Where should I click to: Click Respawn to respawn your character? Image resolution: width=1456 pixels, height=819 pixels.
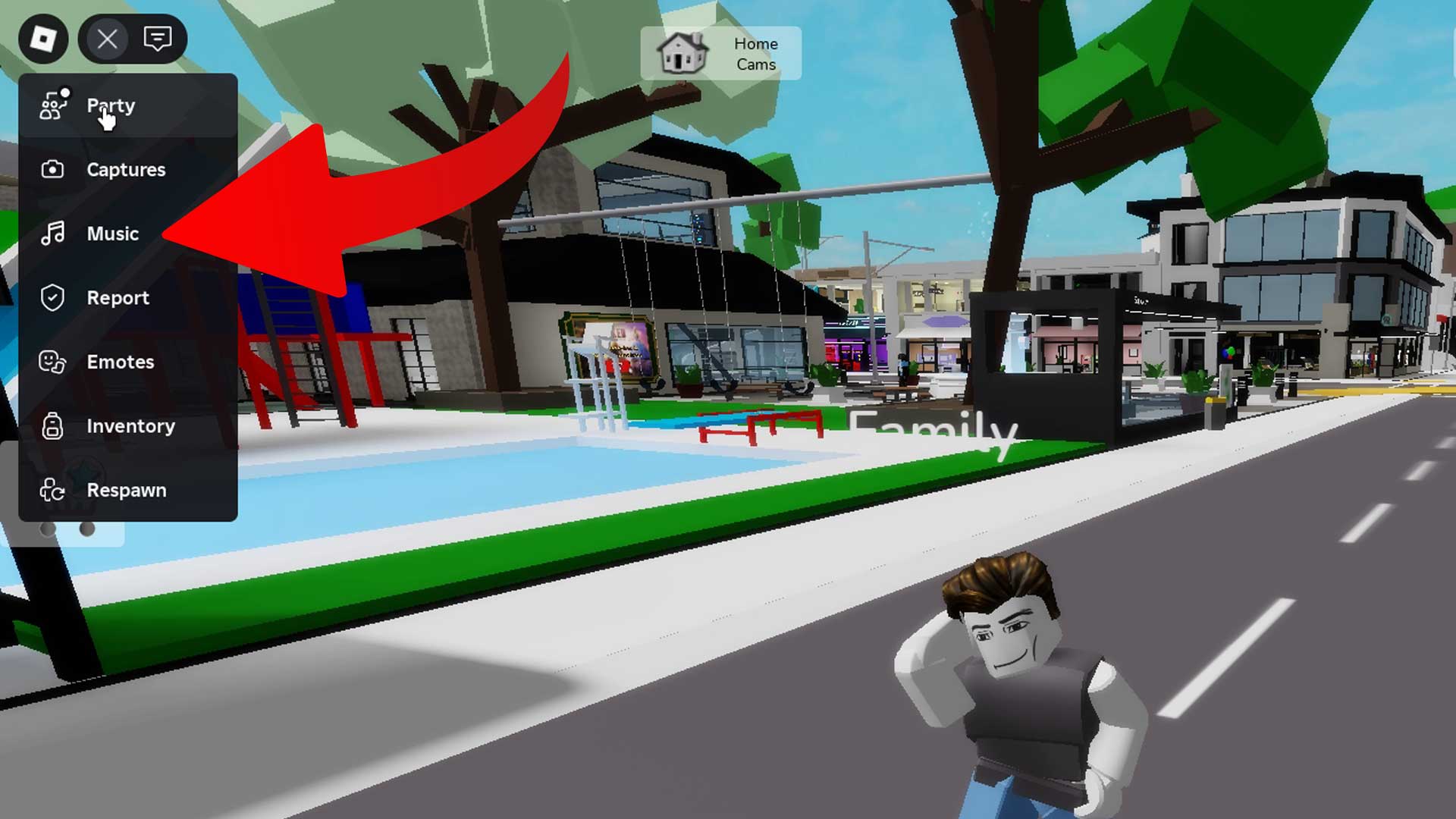tap(127, 491)
